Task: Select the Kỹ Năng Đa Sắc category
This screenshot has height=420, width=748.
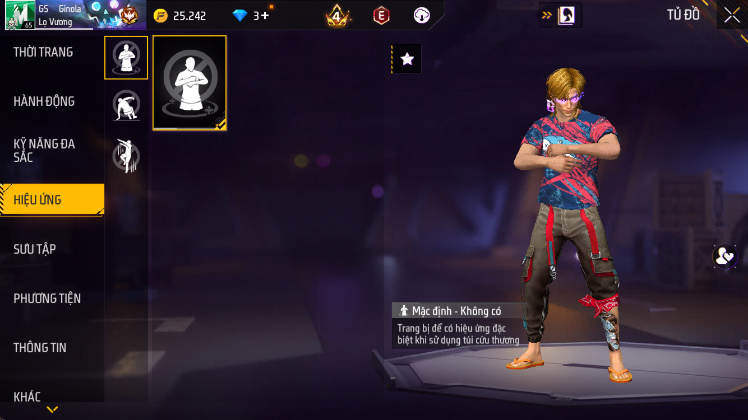Action: pos(44,150)
